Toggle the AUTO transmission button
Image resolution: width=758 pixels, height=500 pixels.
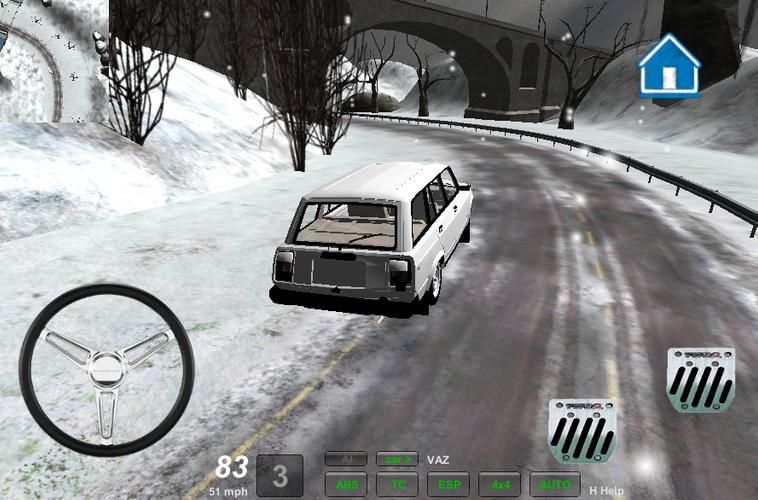pyautogui.click(x=550, y=484)
